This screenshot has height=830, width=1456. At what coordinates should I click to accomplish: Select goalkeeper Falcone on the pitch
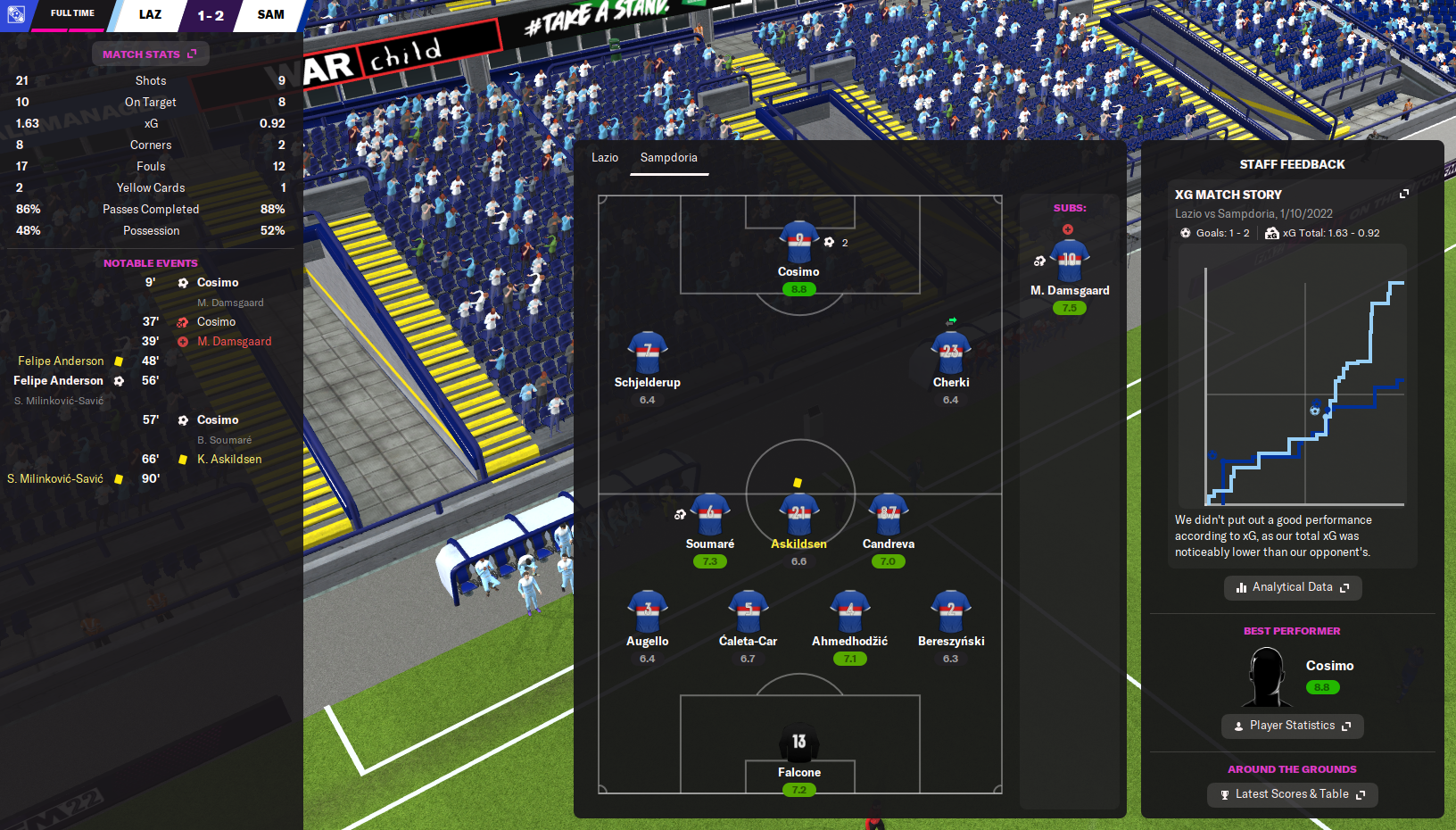coord(798,743)
